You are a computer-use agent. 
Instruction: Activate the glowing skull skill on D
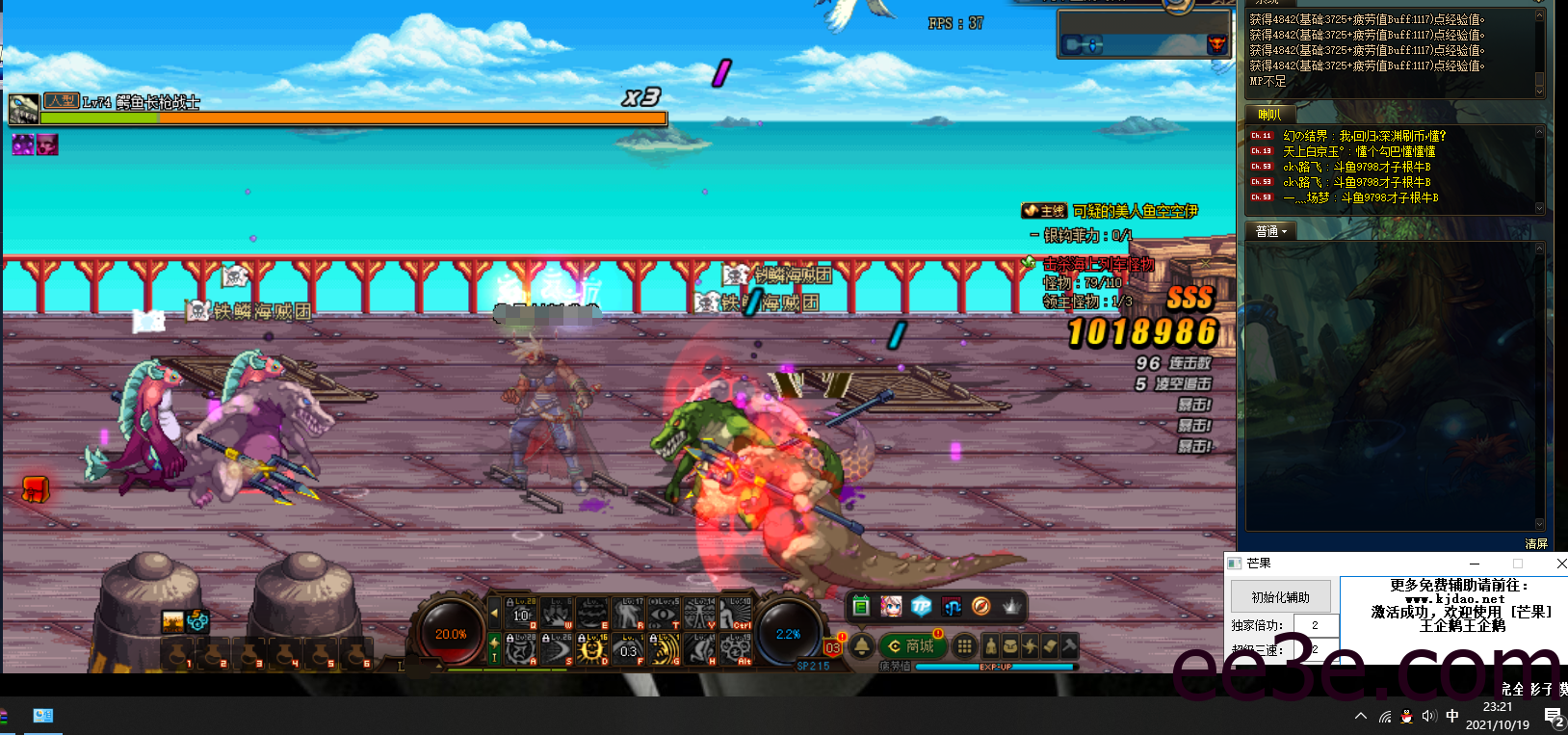[x=591, y=650]
